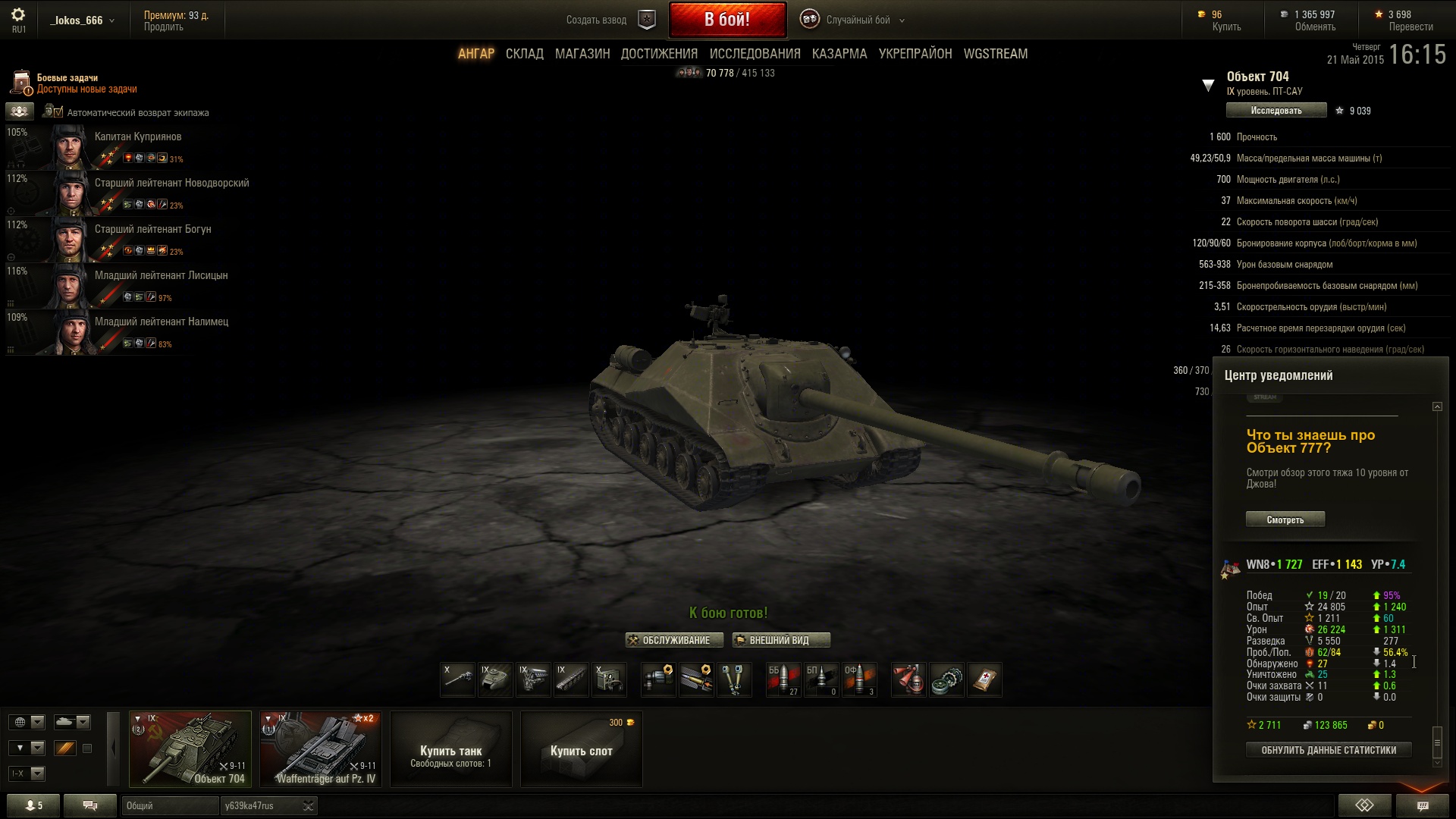This screenshot has width=1456, height=819.
Task: Click the Купить танк slot
Action: click(x=450, y=749)
